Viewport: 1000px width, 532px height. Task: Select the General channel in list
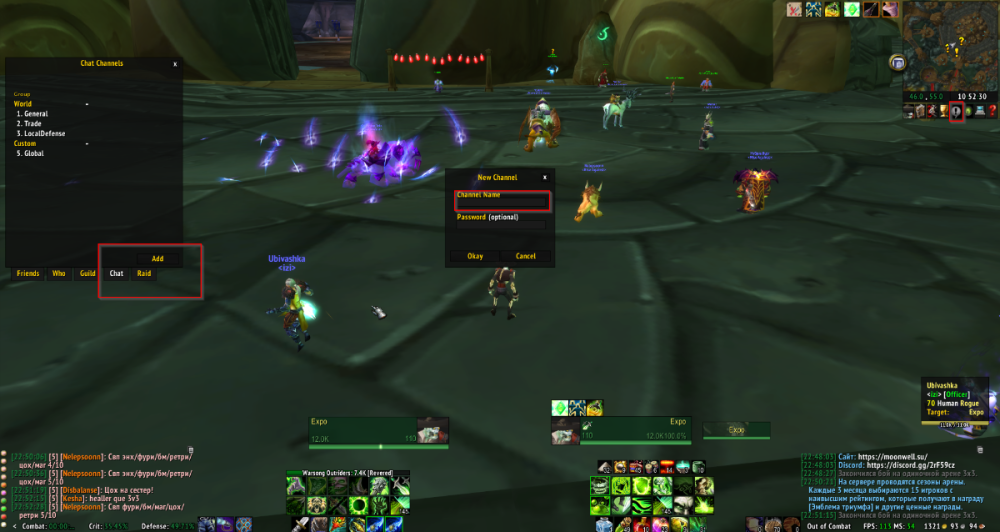(x=35, y=114)
